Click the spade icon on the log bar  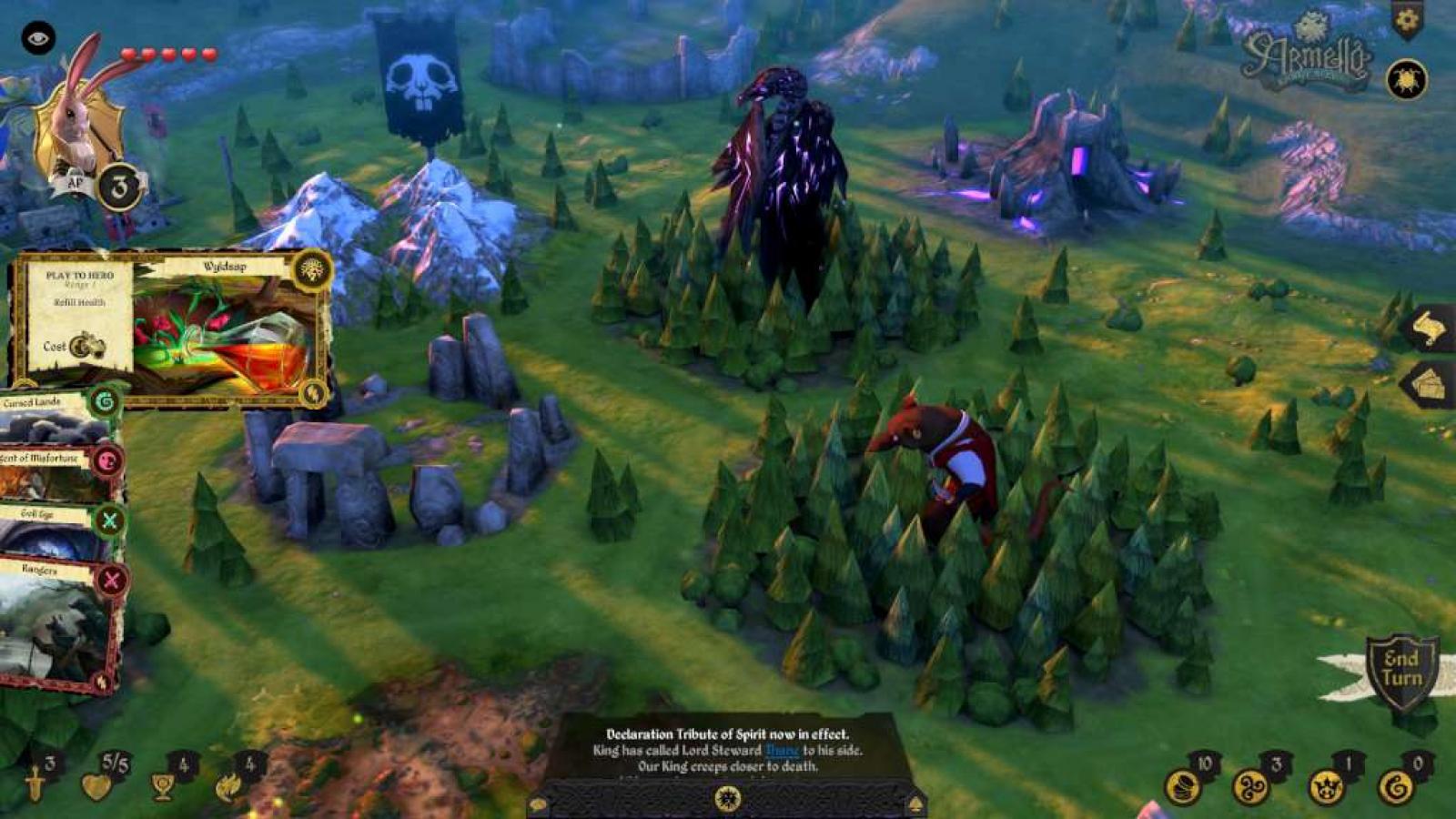915,804
